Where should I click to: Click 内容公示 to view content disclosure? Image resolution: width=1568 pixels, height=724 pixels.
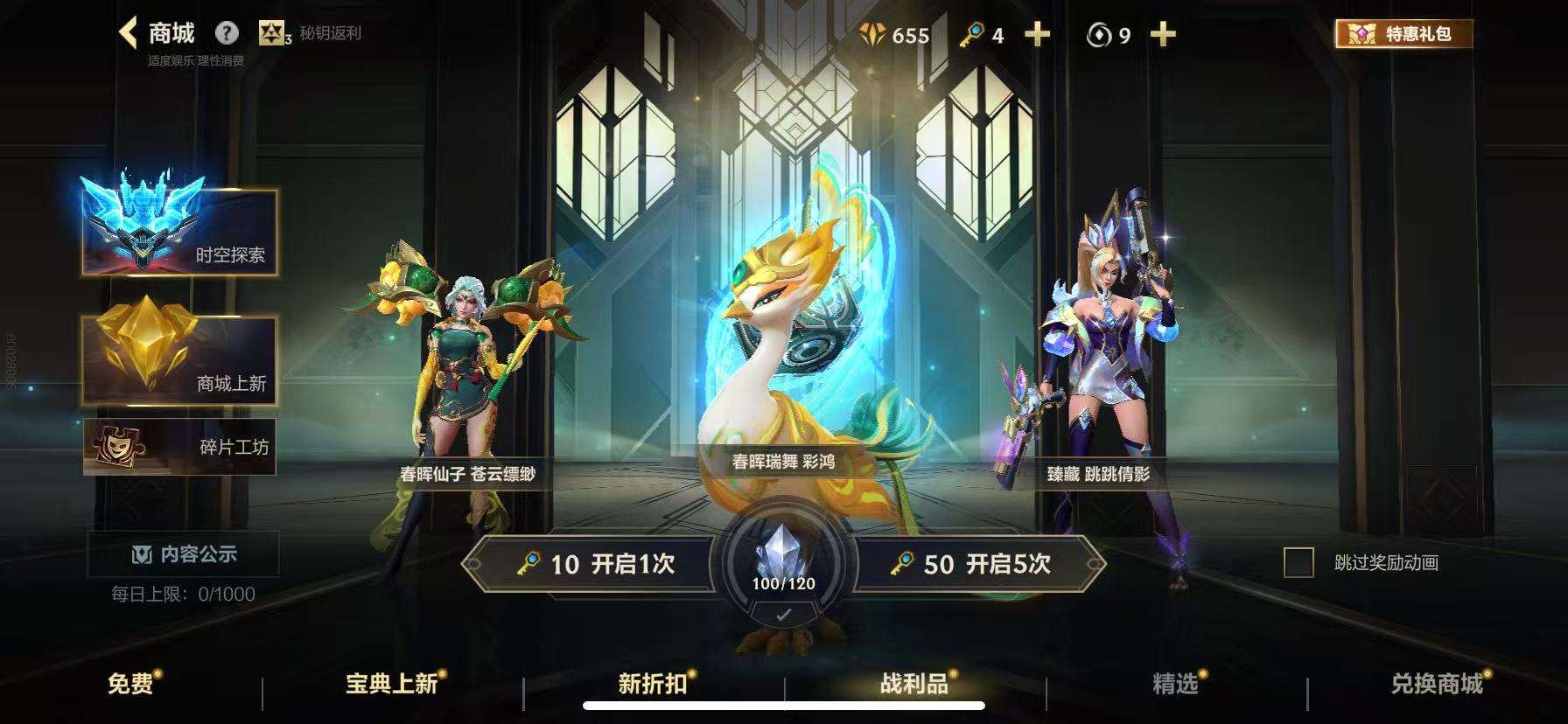180,554
